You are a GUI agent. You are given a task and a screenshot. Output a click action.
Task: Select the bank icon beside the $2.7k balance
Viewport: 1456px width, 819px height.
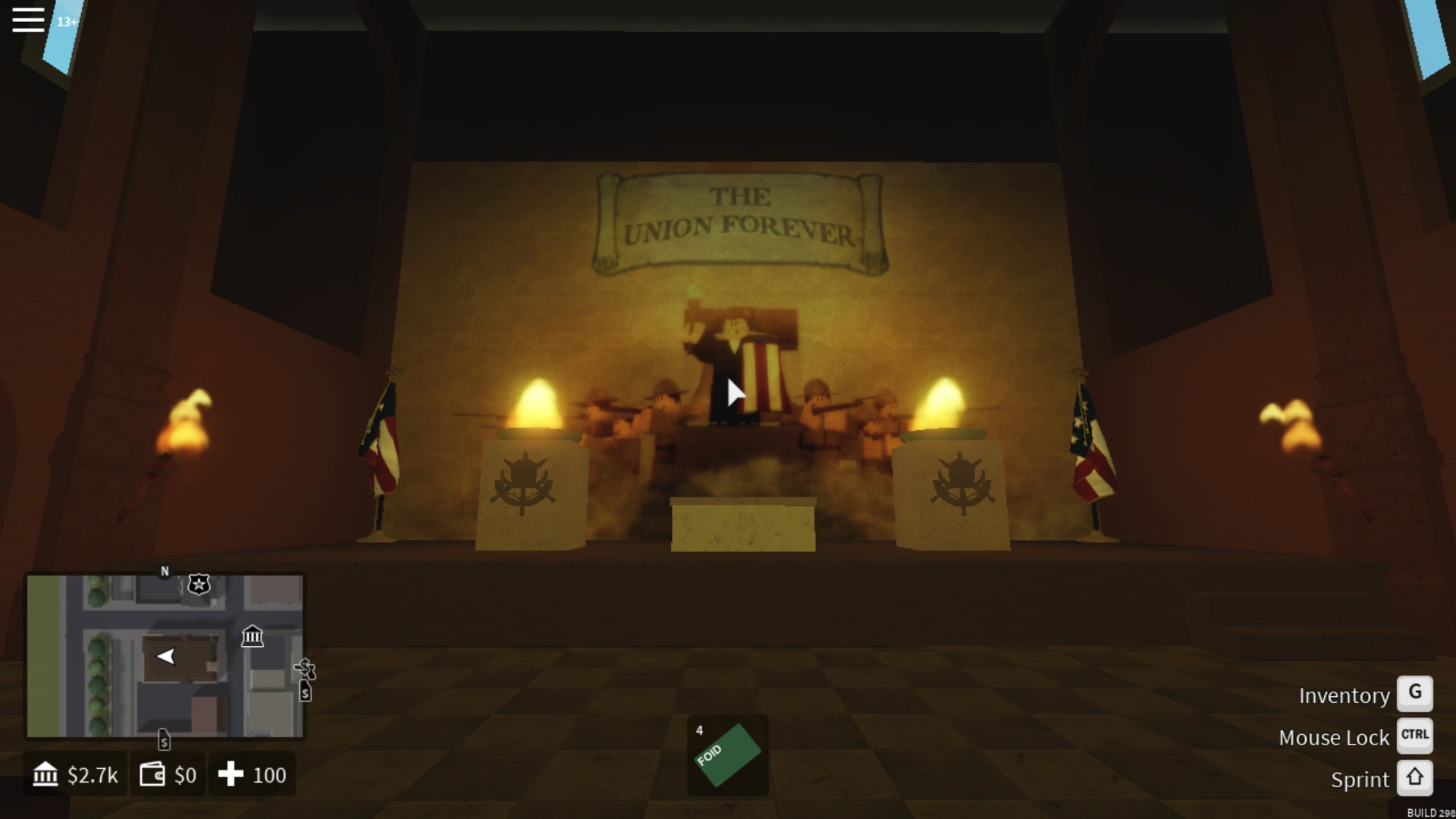tap(45, 774)
